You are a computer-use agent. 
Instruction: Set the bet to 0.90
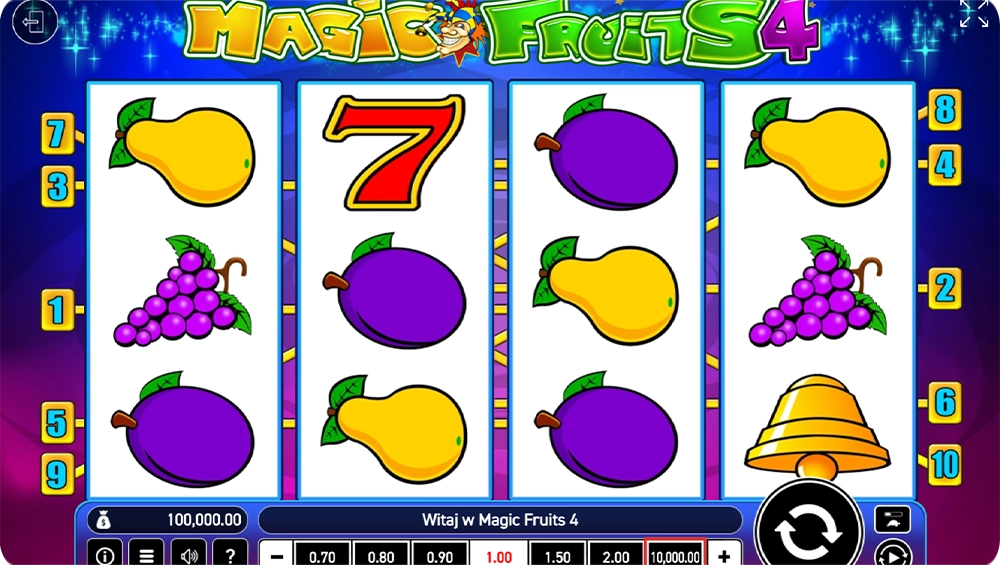pyautogui.click(x=439, y=555)
